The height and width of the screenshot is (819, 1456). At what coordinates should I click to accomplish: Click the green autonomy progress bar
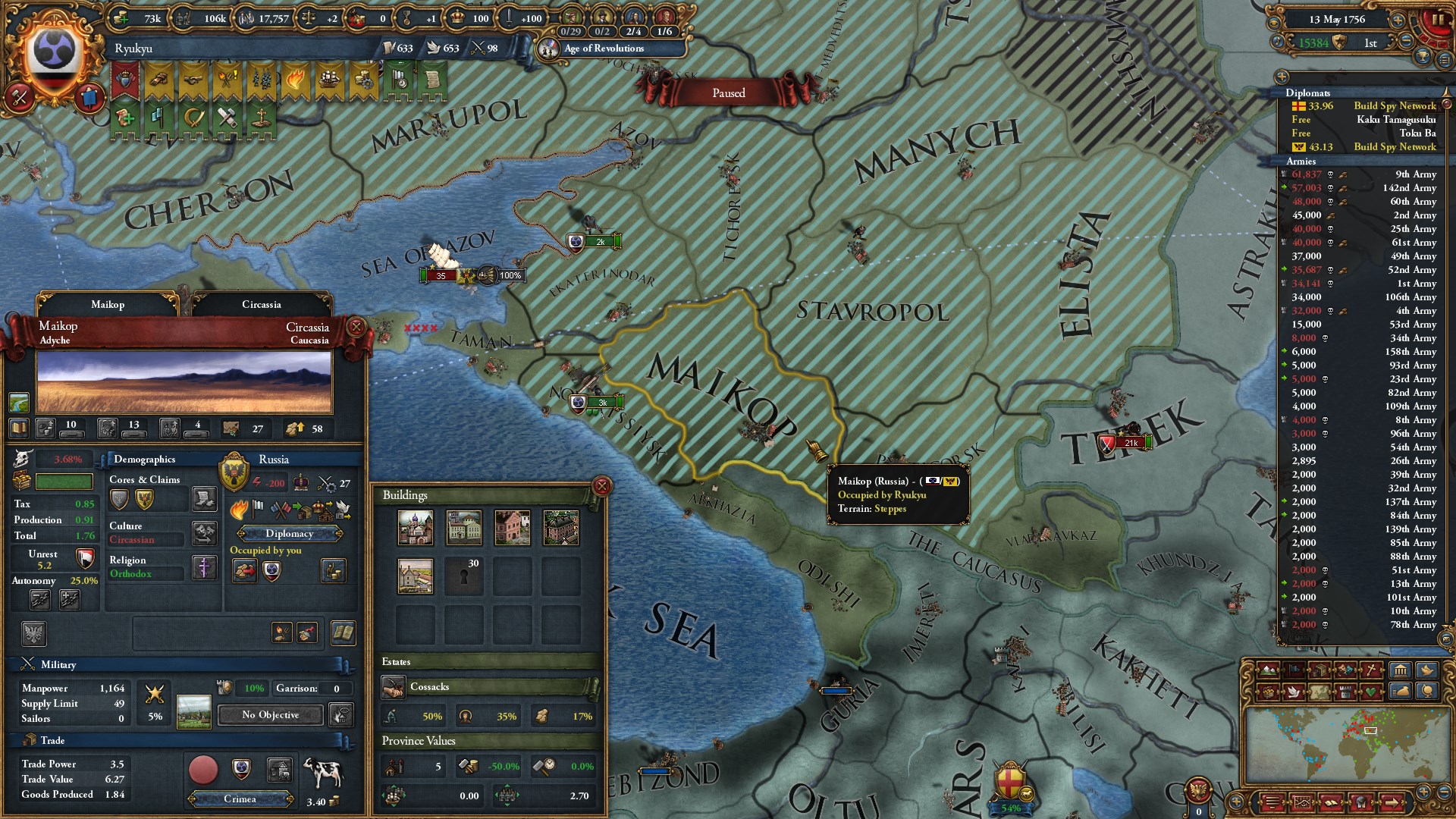tap(64, 481)
